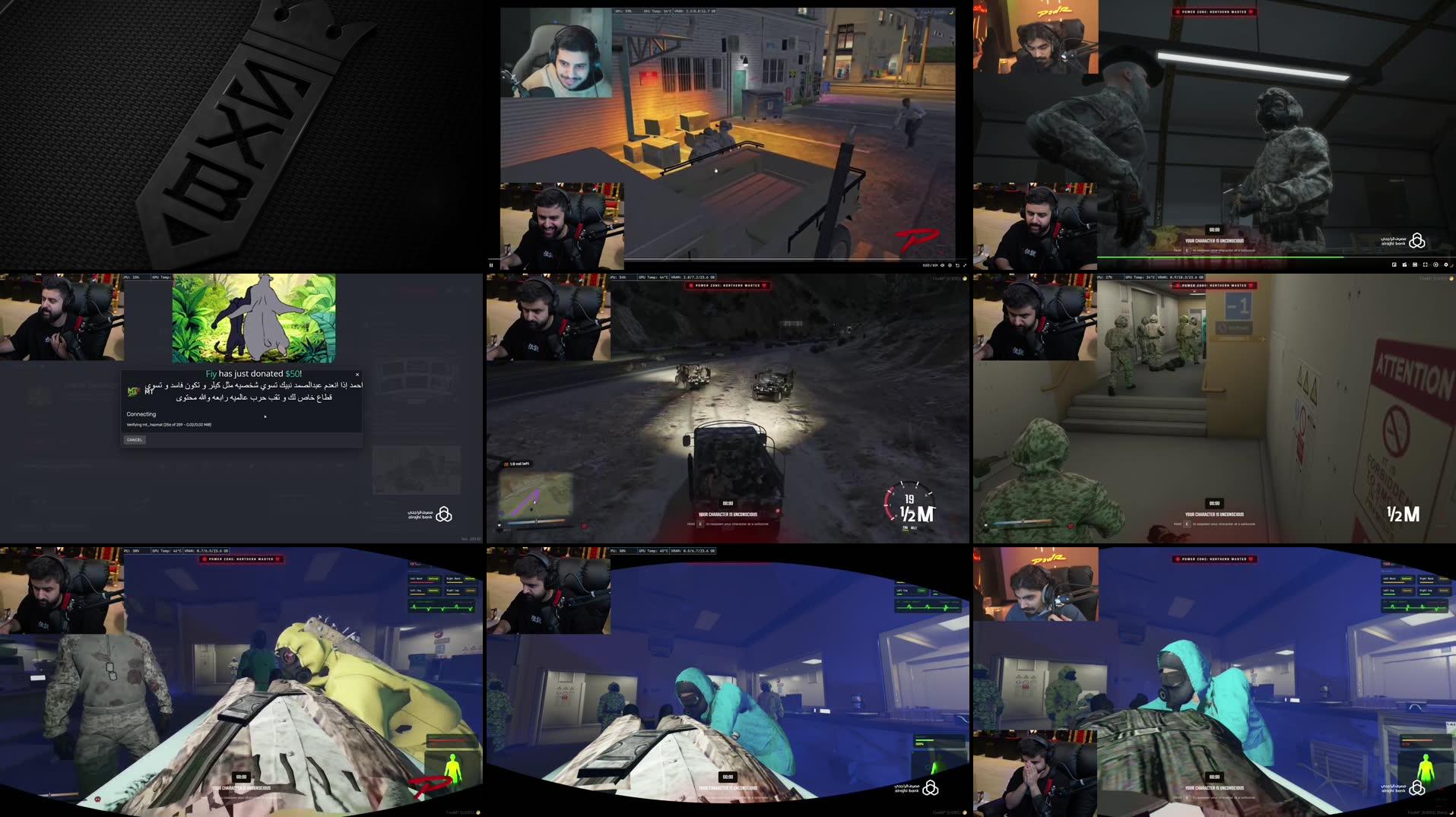This screenshot has width=1456, height=817.
Task: Toggle captions in the right video player
Action: (x=1415, y=264)
